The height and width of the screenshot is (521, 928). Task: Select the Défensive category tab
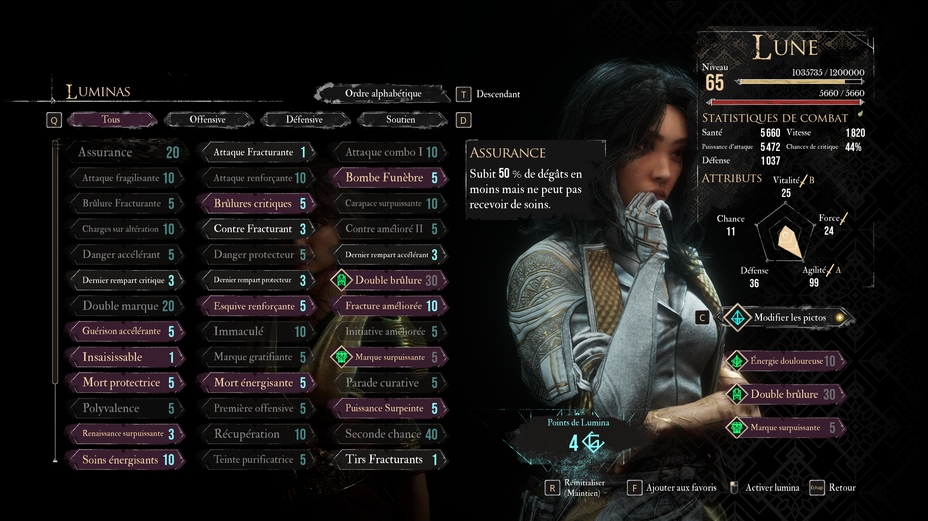[x=304, y=120]
